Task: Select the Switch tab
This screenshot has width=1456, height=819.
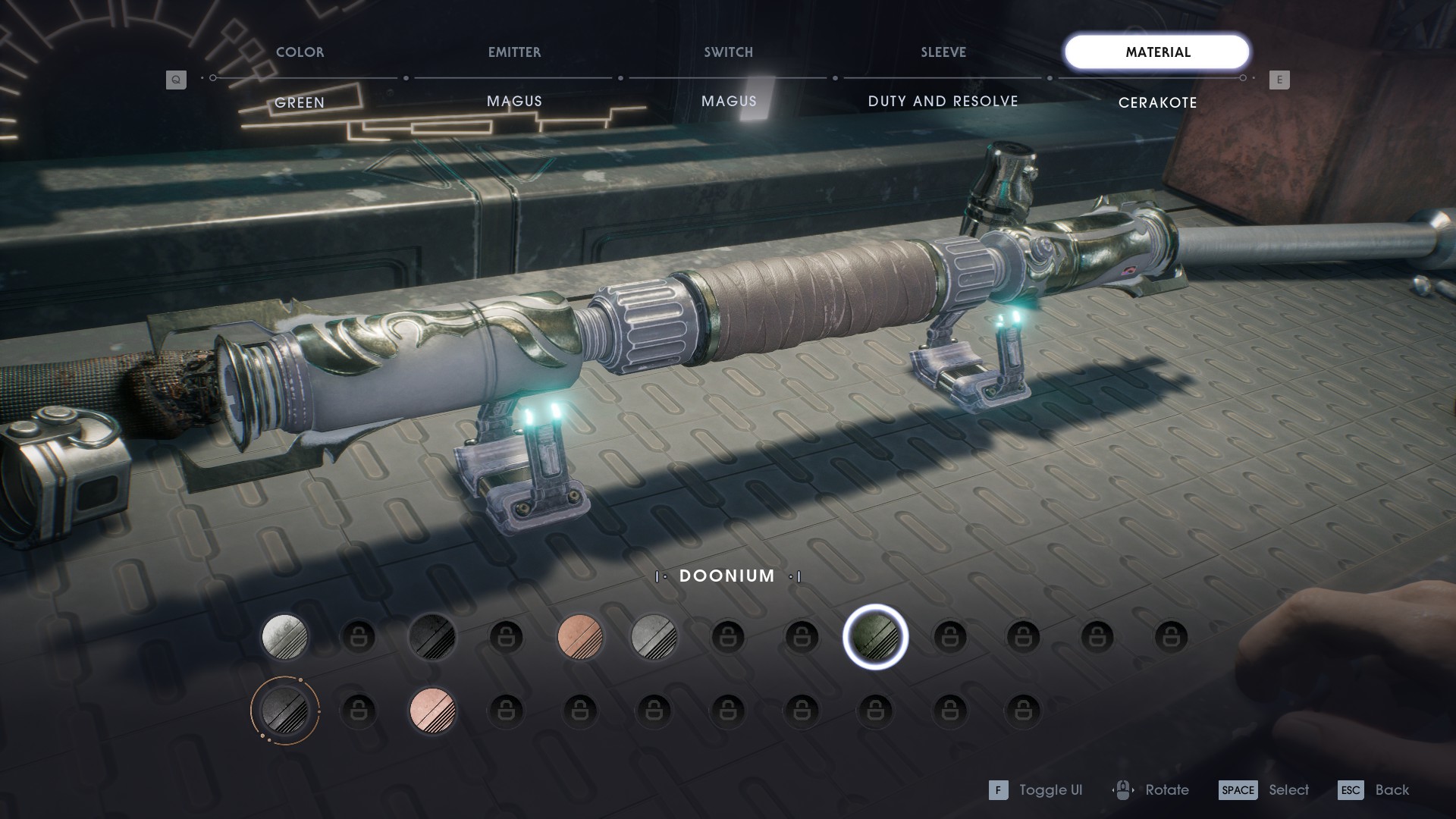Action: pos(728,52)
